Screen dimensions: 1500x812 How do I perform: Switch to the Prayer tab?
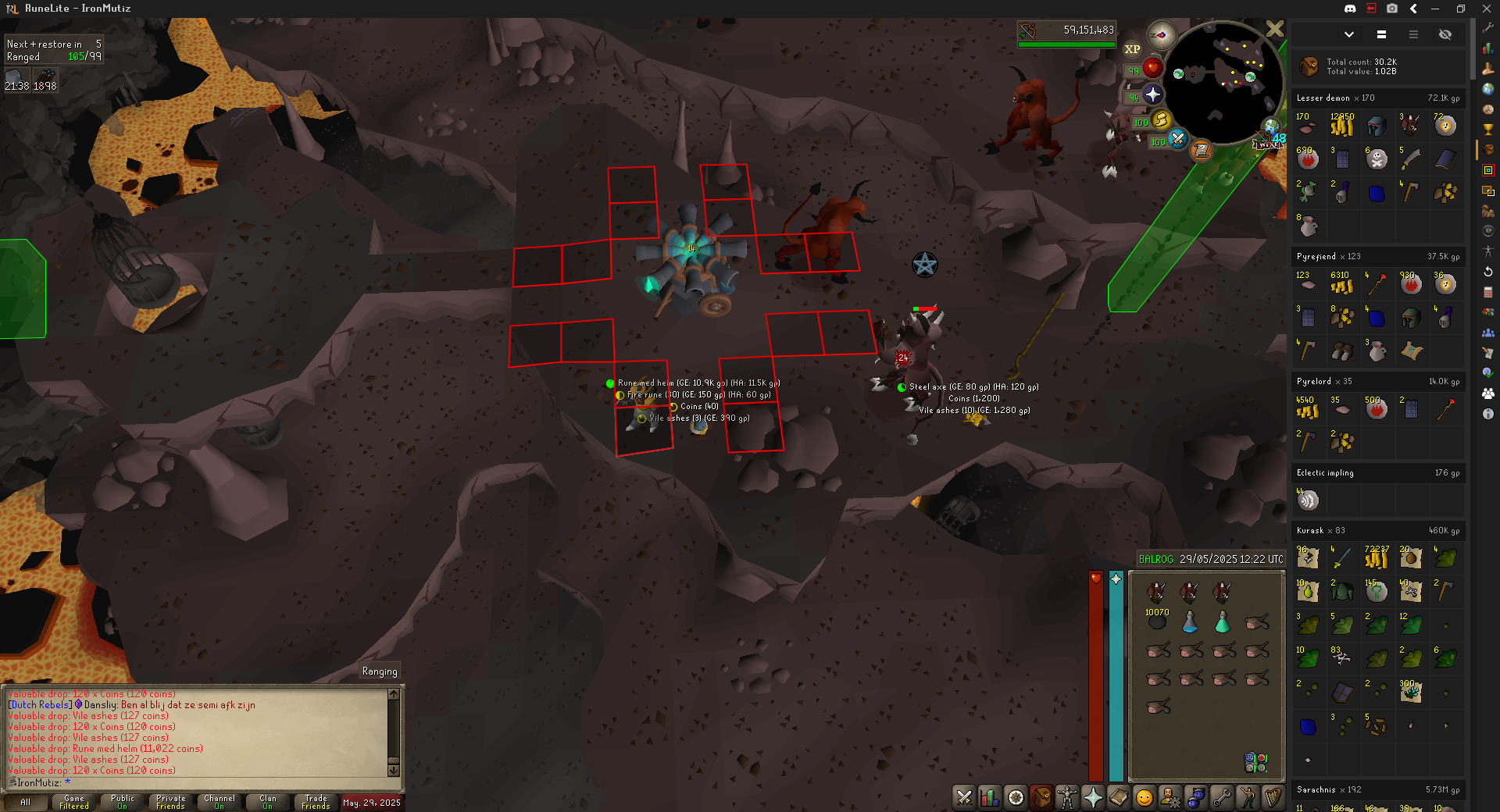click(x=1093, y=797)
